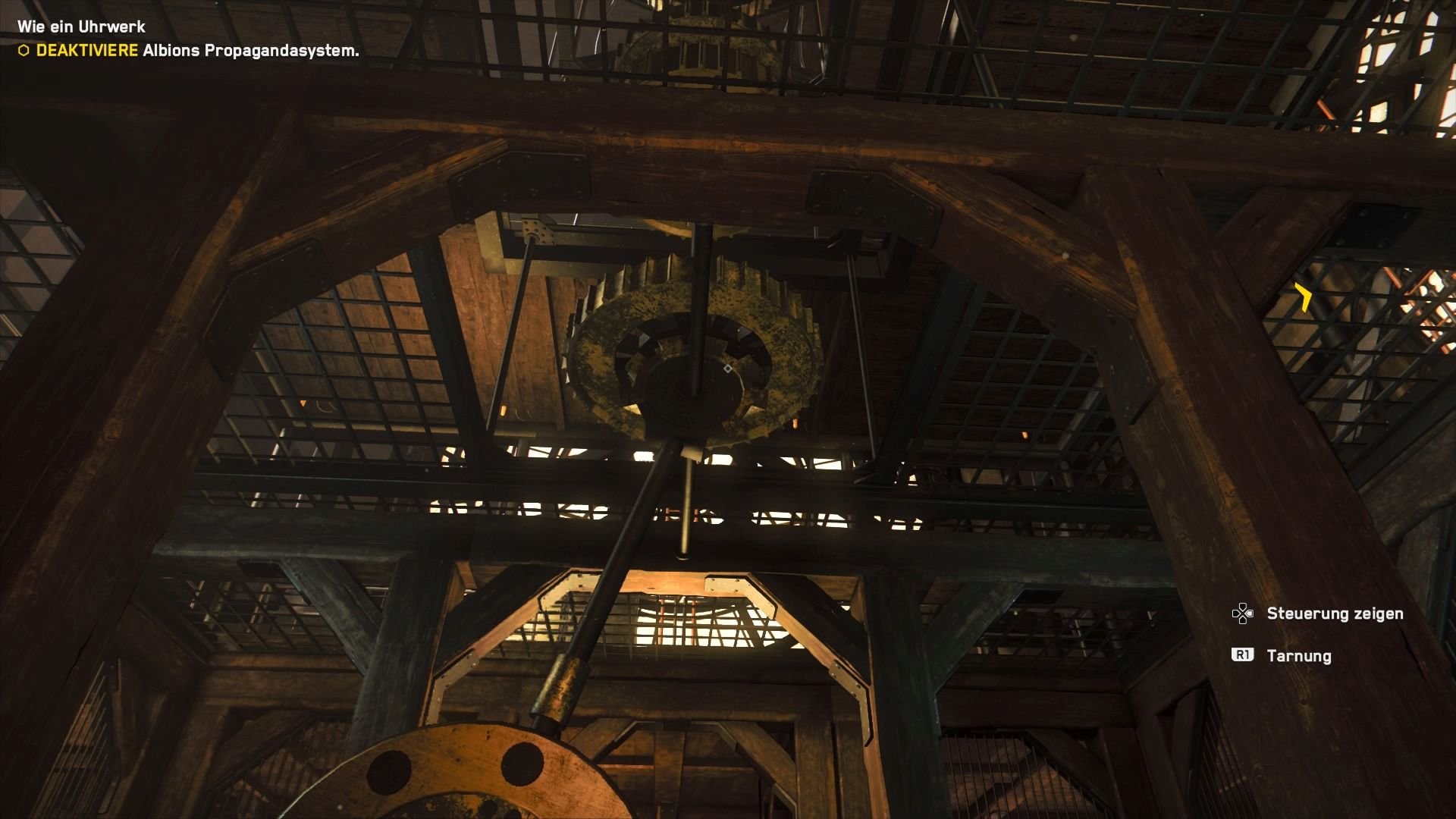Click the yellow hexagon objective marker icon
Screen dimensions: 1456x819
tap(24, 49)
